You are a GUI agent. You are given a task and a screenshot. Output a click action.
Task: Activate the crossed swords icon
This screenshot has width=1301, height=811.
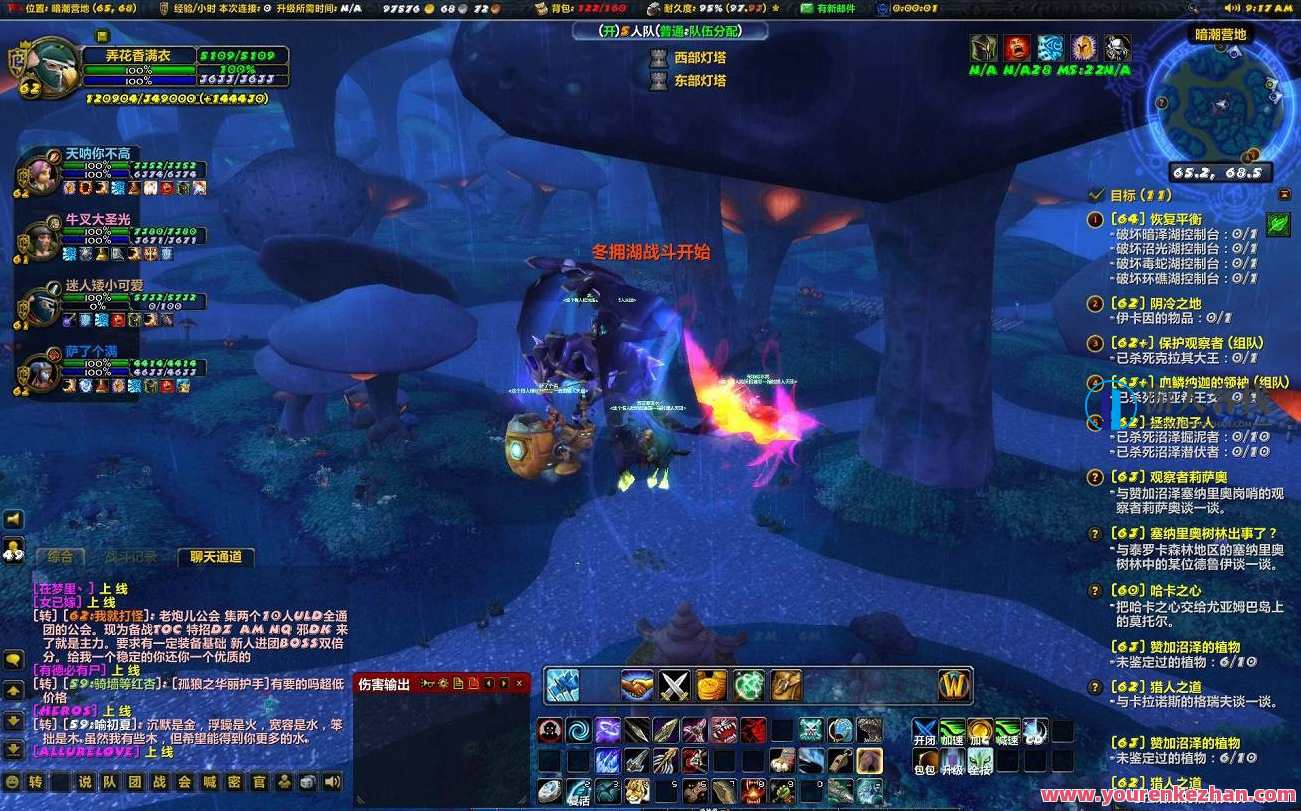(676, 685)
